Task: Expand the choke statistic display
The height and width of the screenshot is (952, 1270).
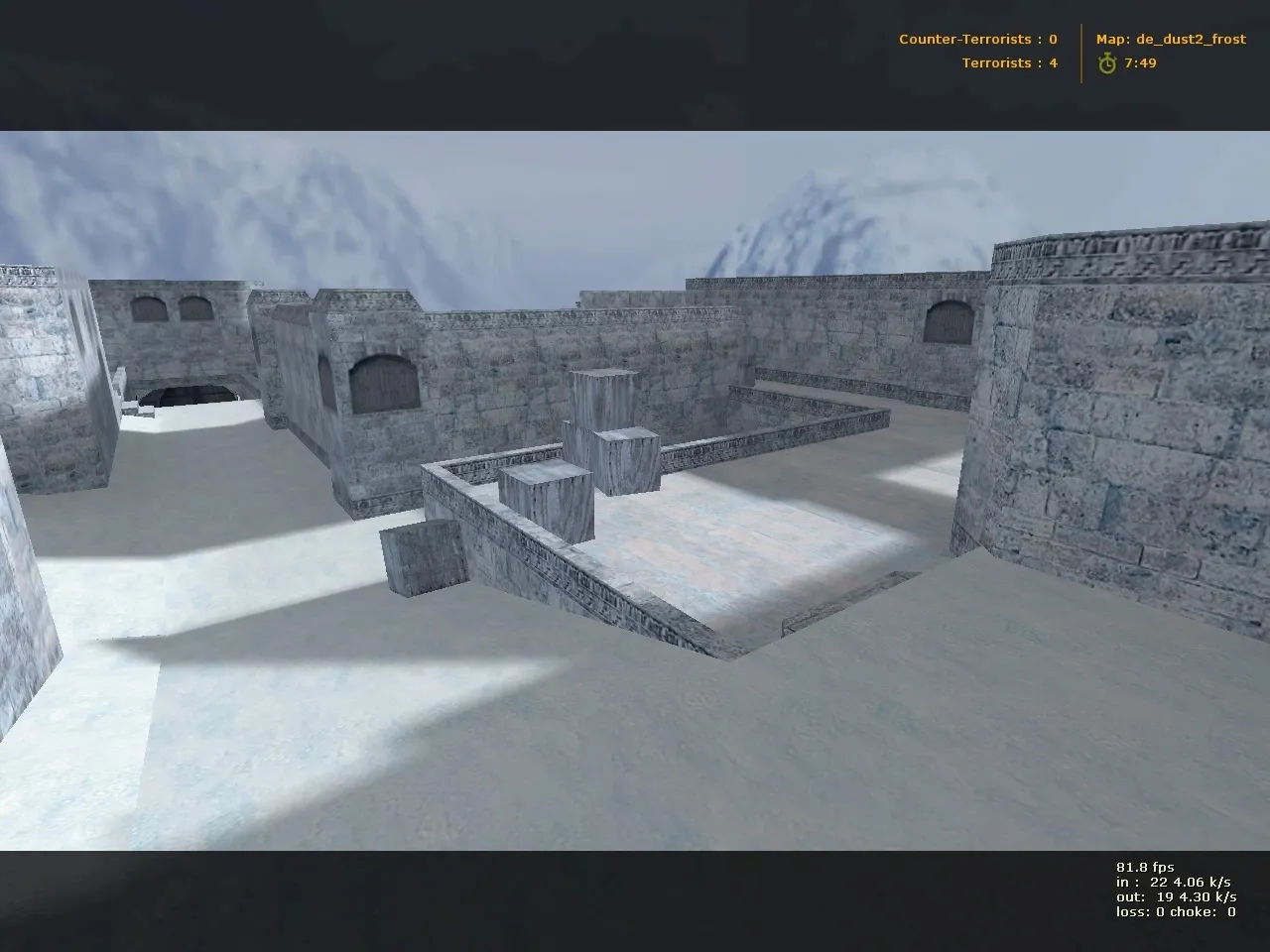Action: (1201, 913)
